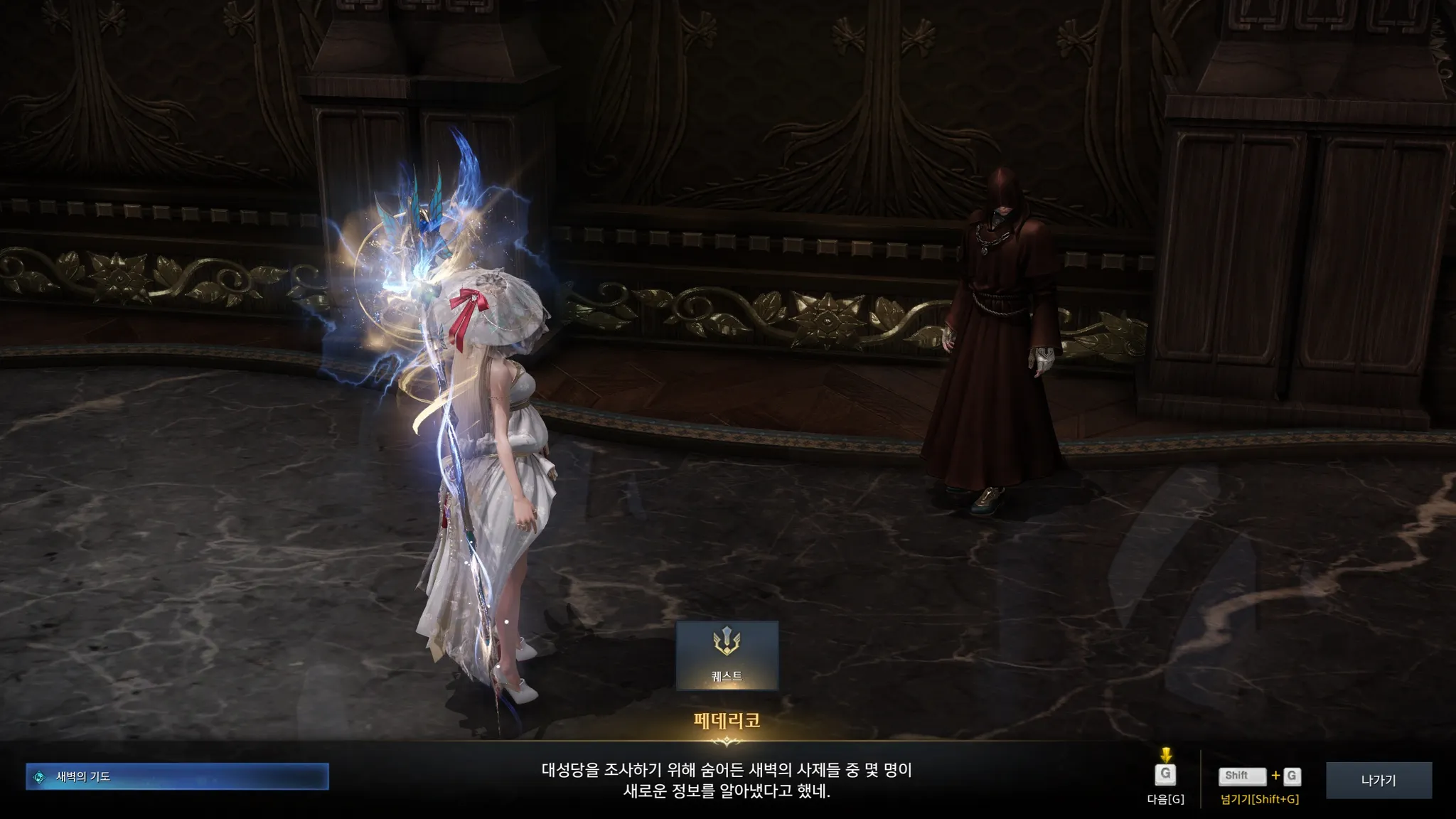The image size is (1456, 819).
Task: Click the 나가기 exit button
Action: click(x=1378, y=780)
